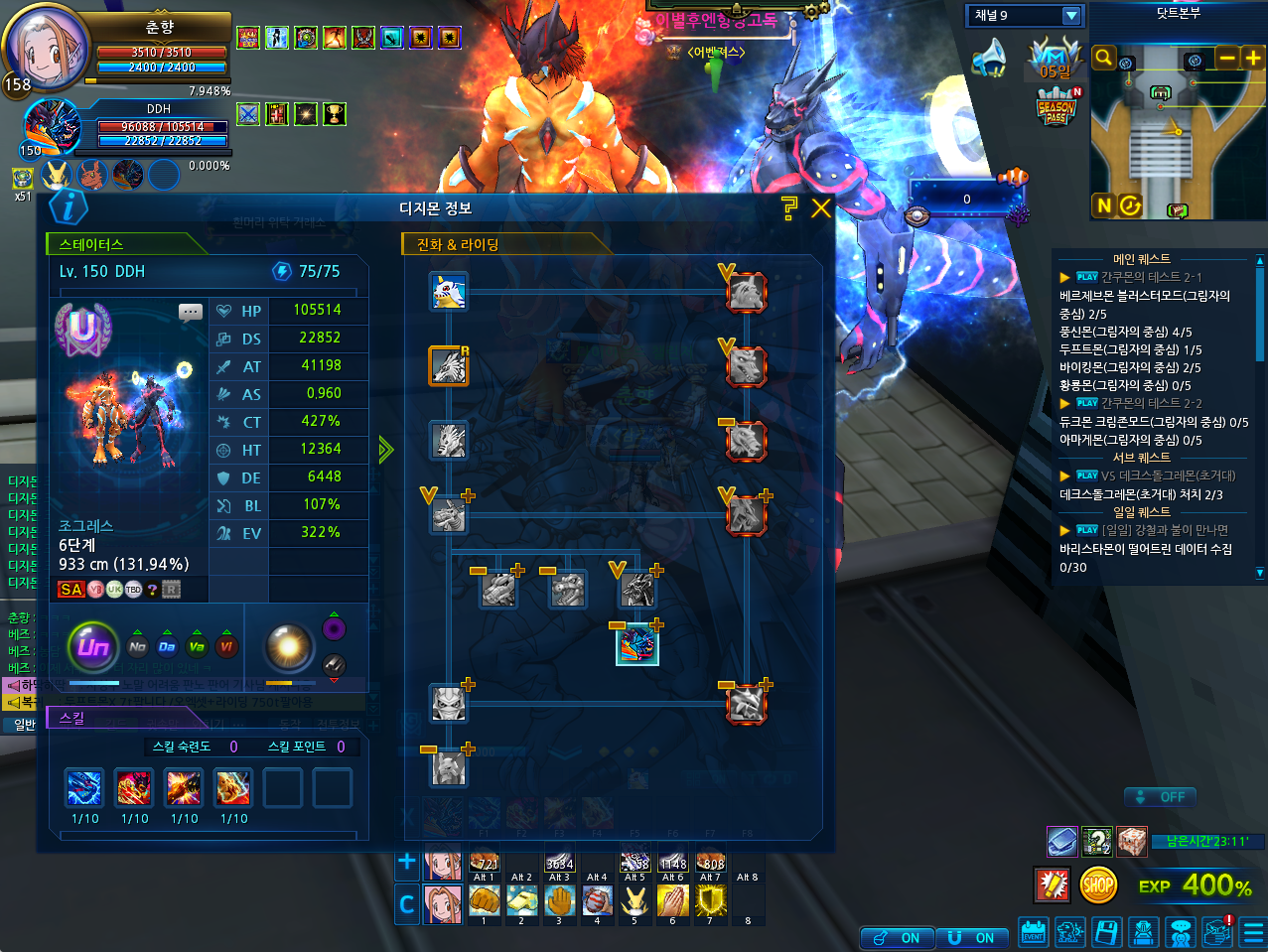Select the 간쿠몬의 테스트 2-1 quest entry
The width and height of the screenshot is (1268, 952).
(x=1151, y=277)
